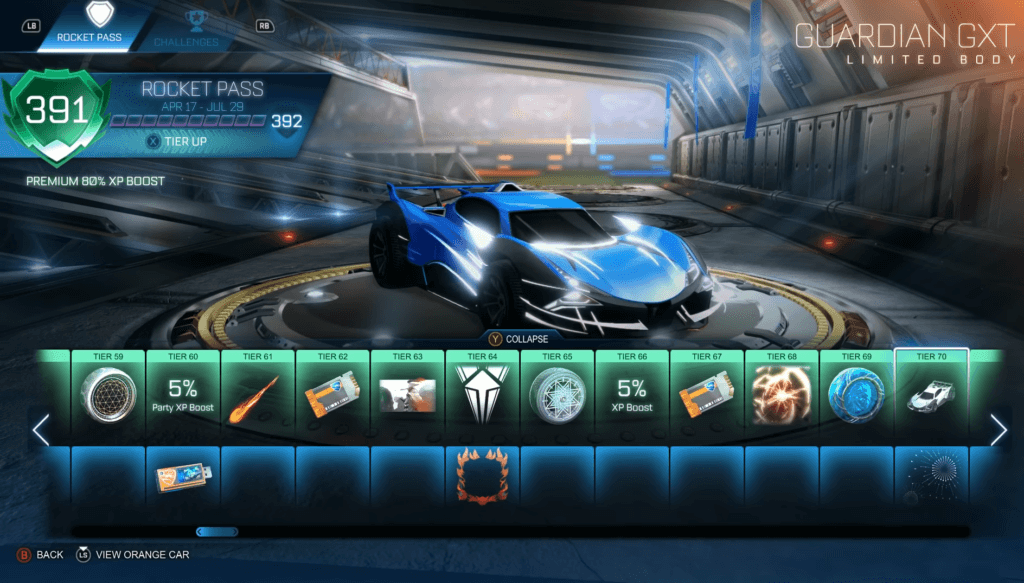Select the free USB drive reward
The height and width of the screenshot is (583, 1024).
(183, 478)
